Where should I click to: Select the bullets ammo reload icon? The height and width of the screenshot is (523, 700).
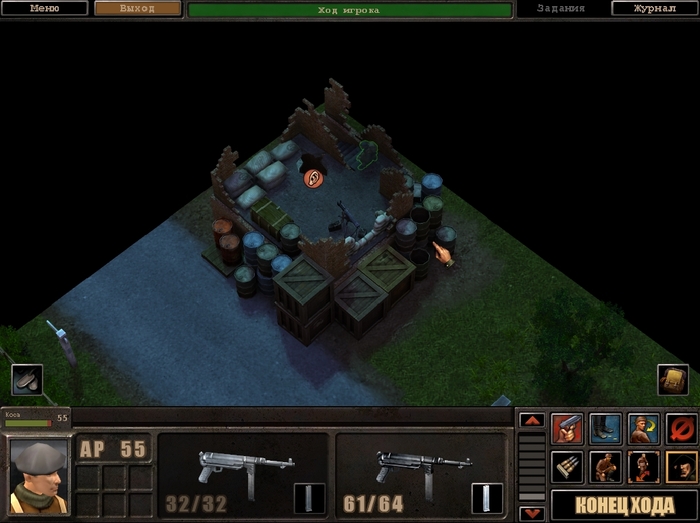[567, 466]
